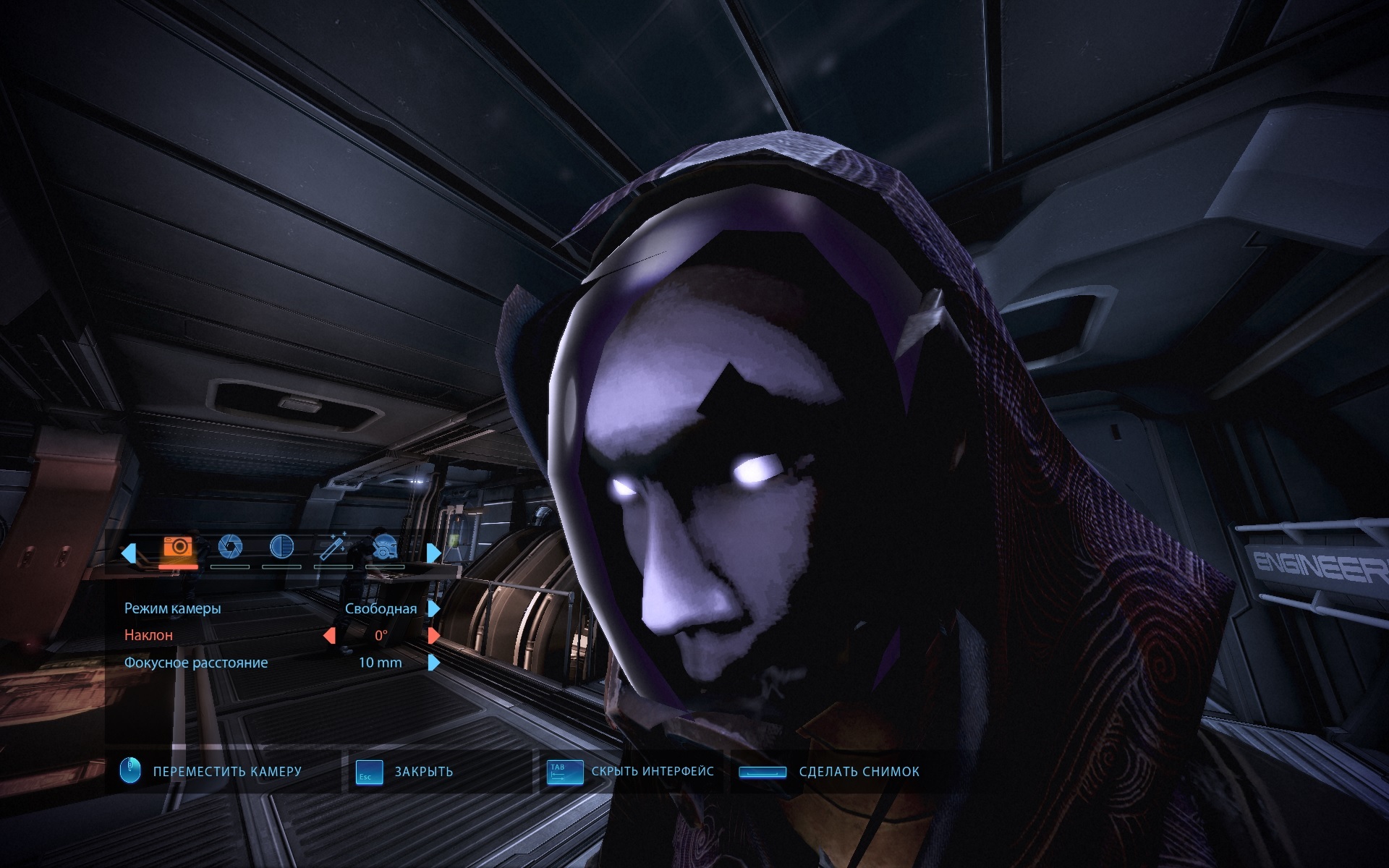Viewport: 1389px width, 868px height.
Task: Close photo mode via the ЗАКРЫТЬ button
Action: (423, 772)
